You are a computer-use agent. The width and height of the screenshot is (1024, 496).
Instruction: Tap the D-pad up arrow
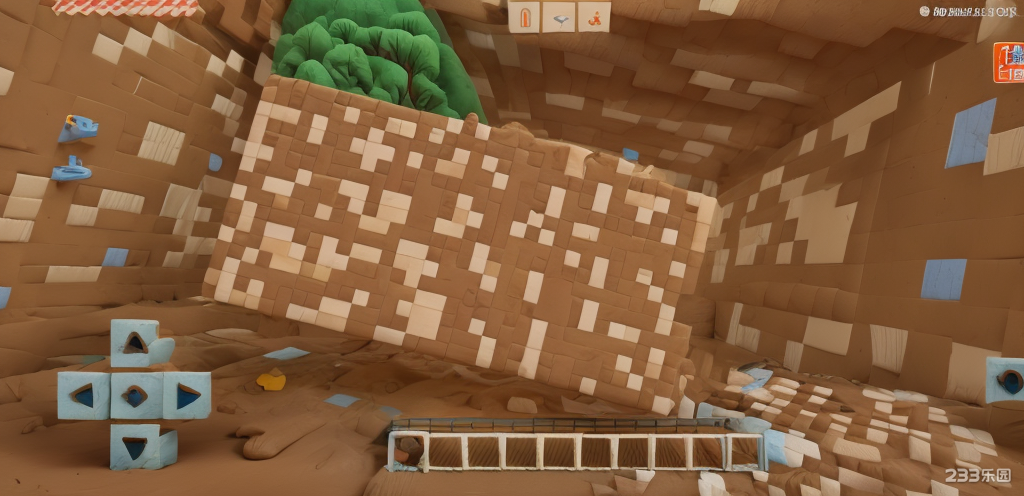click(135, 343)
